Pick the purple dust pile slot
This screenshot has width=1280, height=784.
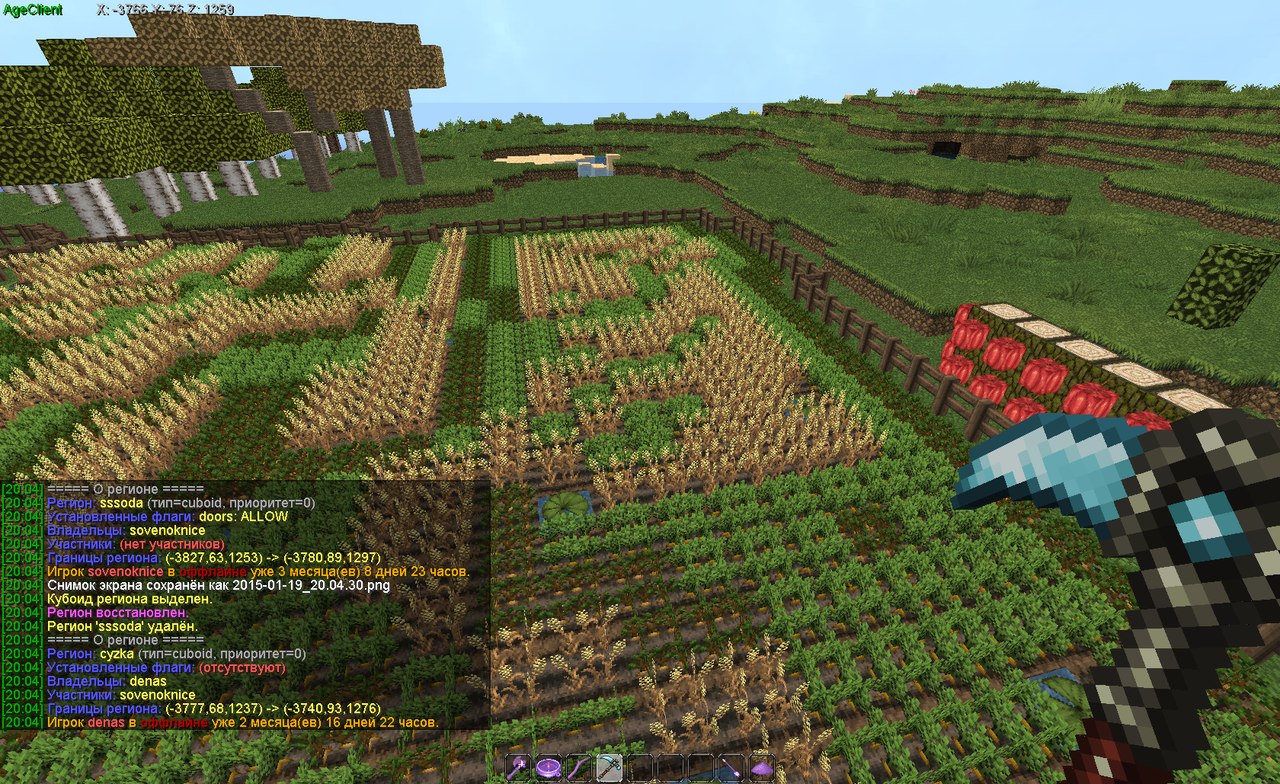762,768
